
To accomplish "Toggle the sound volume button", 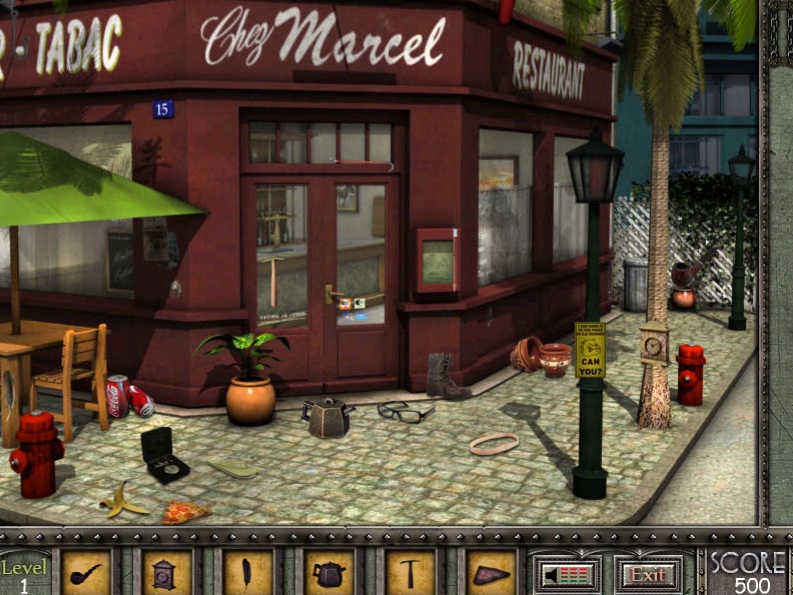I will point(566,574).
